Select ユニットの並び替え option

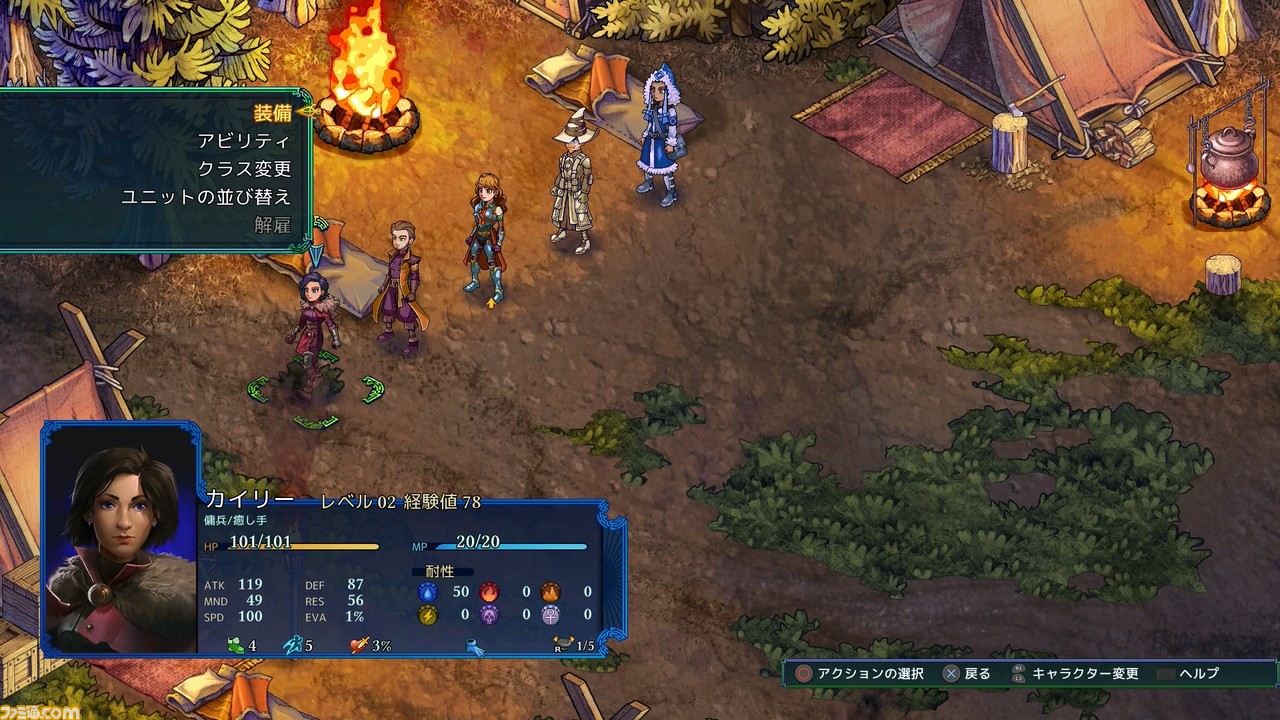click(x=206, y=197)
